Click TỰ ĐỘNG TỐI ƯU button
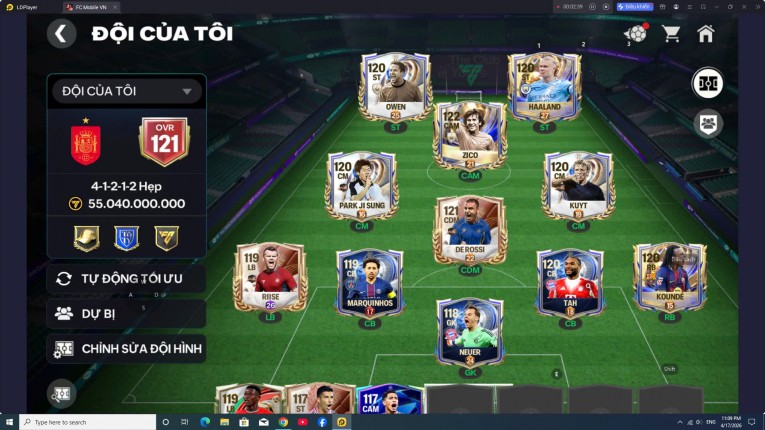 126,278
